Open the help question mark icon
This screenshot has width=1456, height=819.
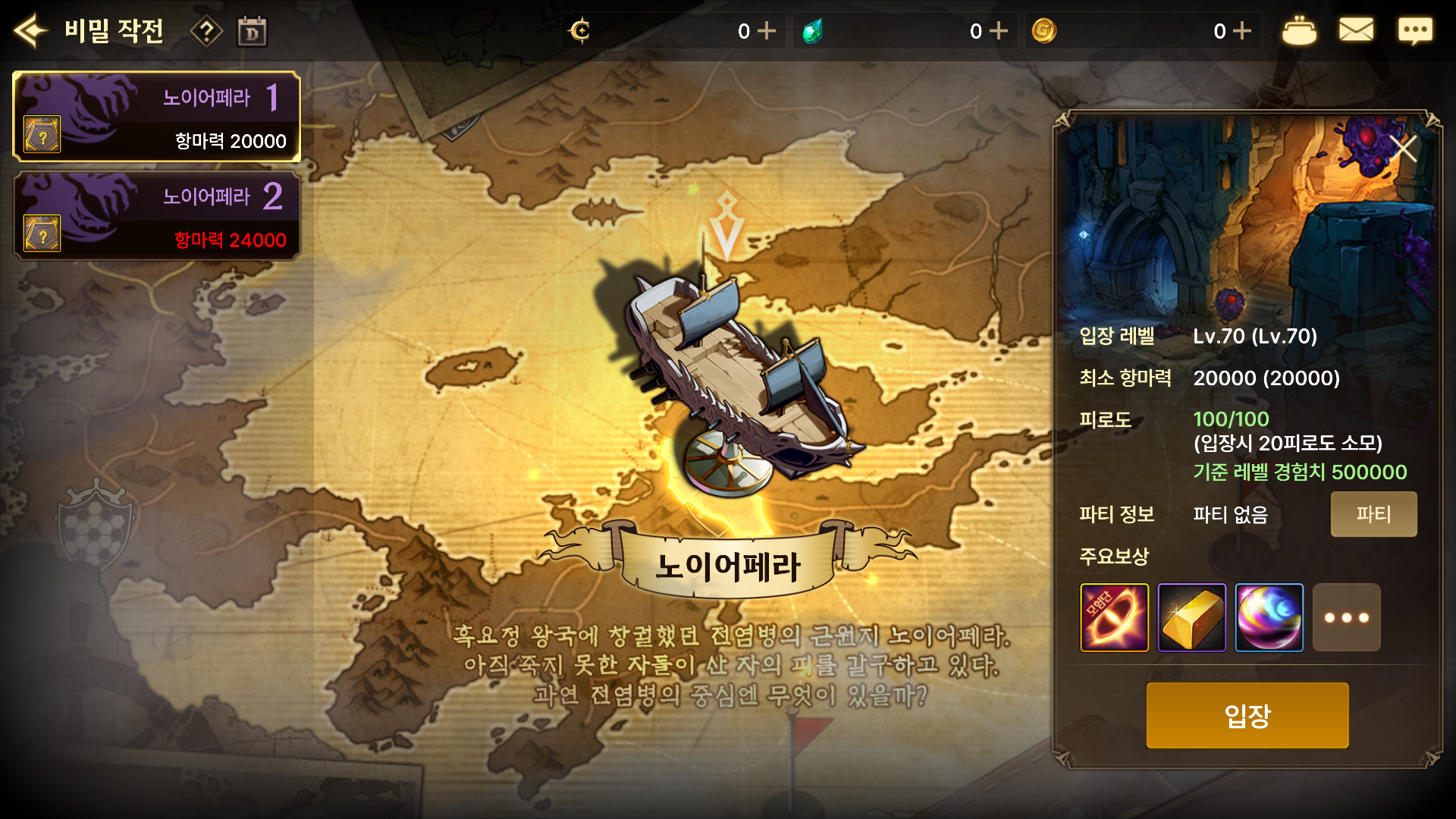pyautogui.click(x=206, y=30)
